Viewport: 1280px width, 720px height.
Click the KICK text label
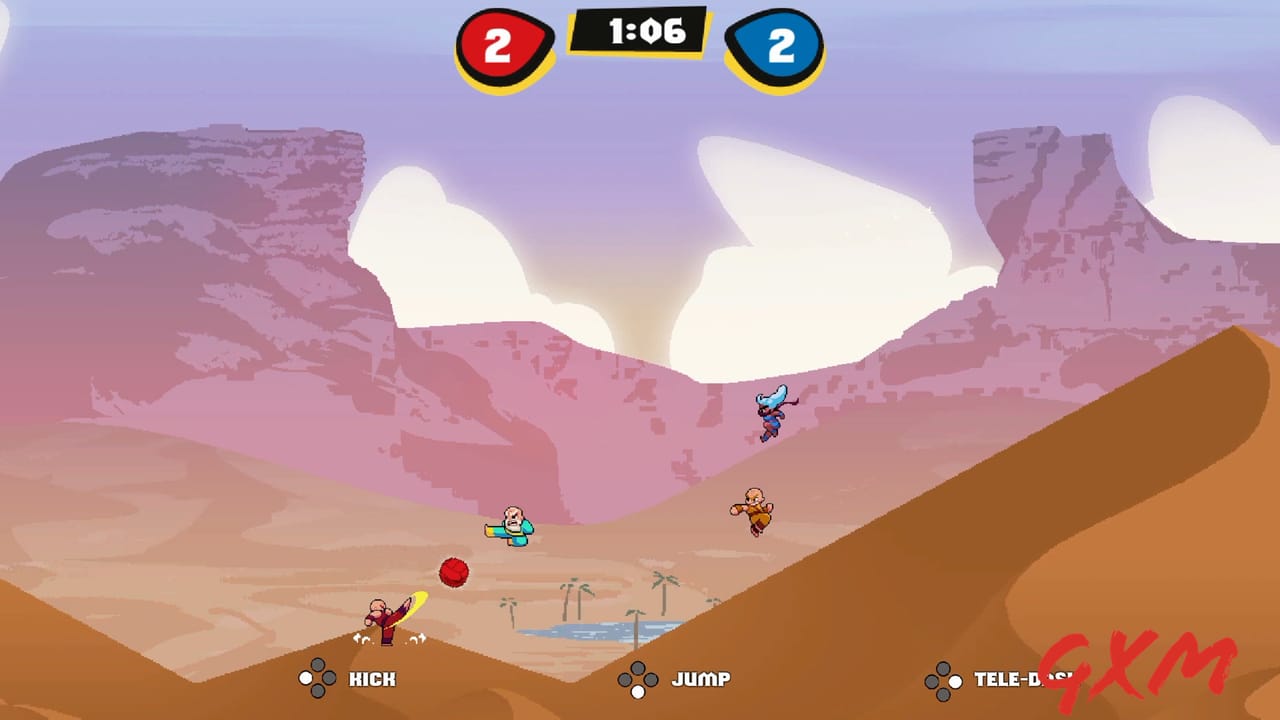click(x=372, y=679)
